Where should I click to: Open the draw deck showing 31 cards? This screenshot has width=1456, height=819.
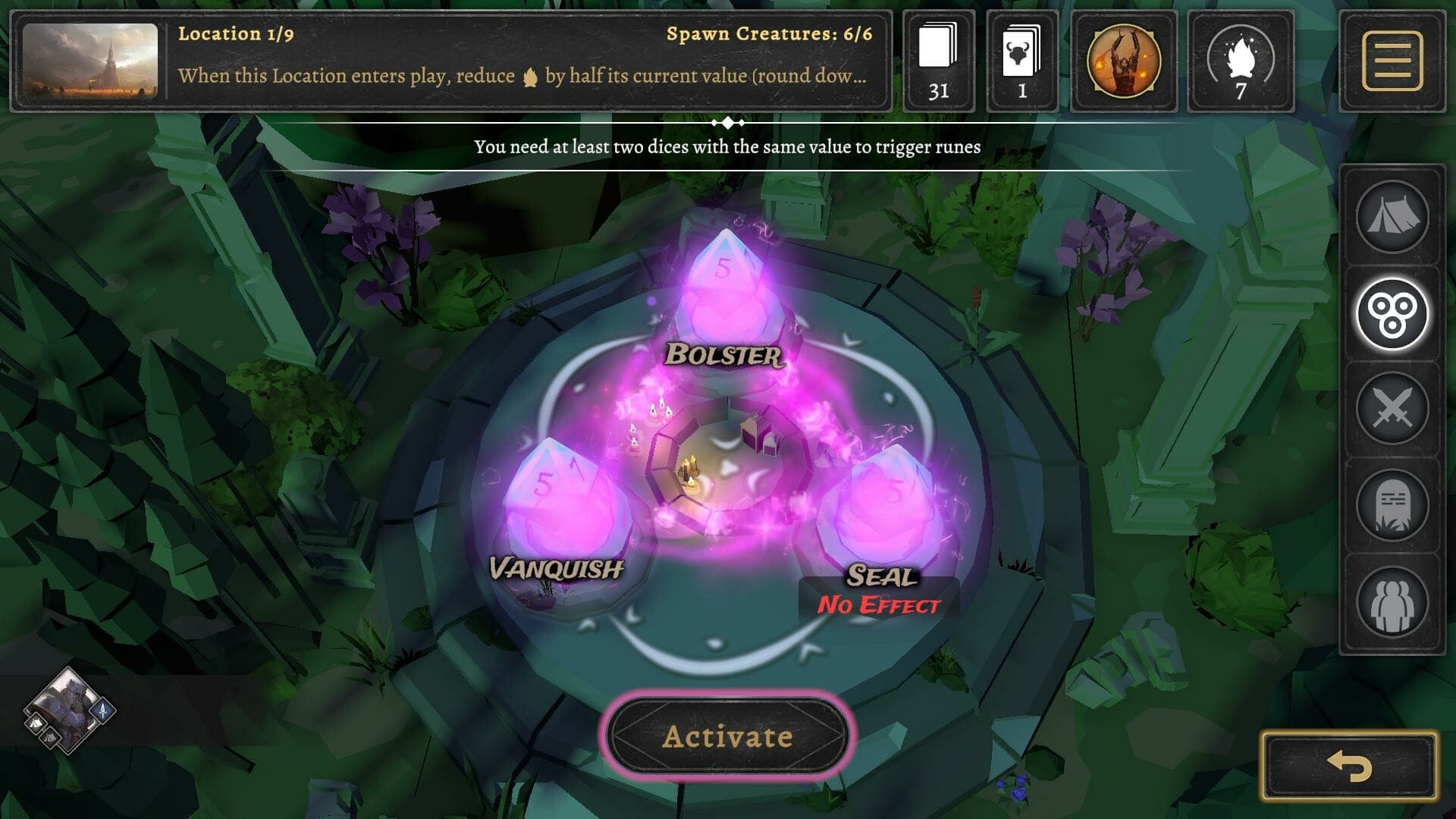coord(940,61)
